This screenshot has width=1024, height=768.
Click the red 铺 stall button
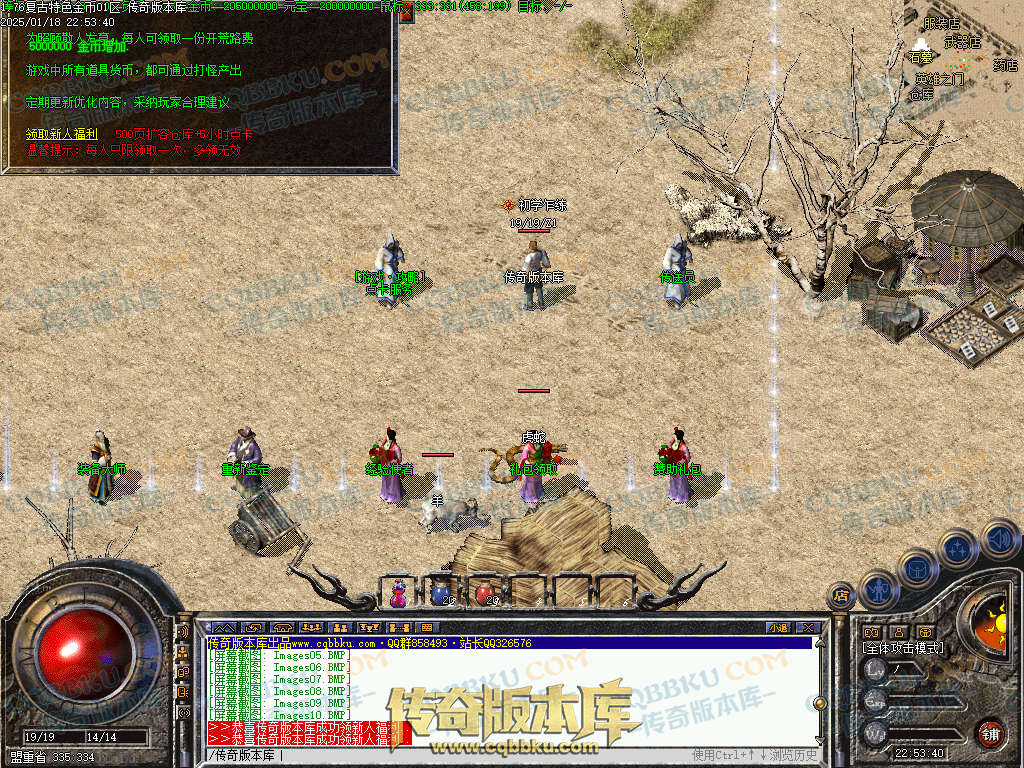(990, 732)
